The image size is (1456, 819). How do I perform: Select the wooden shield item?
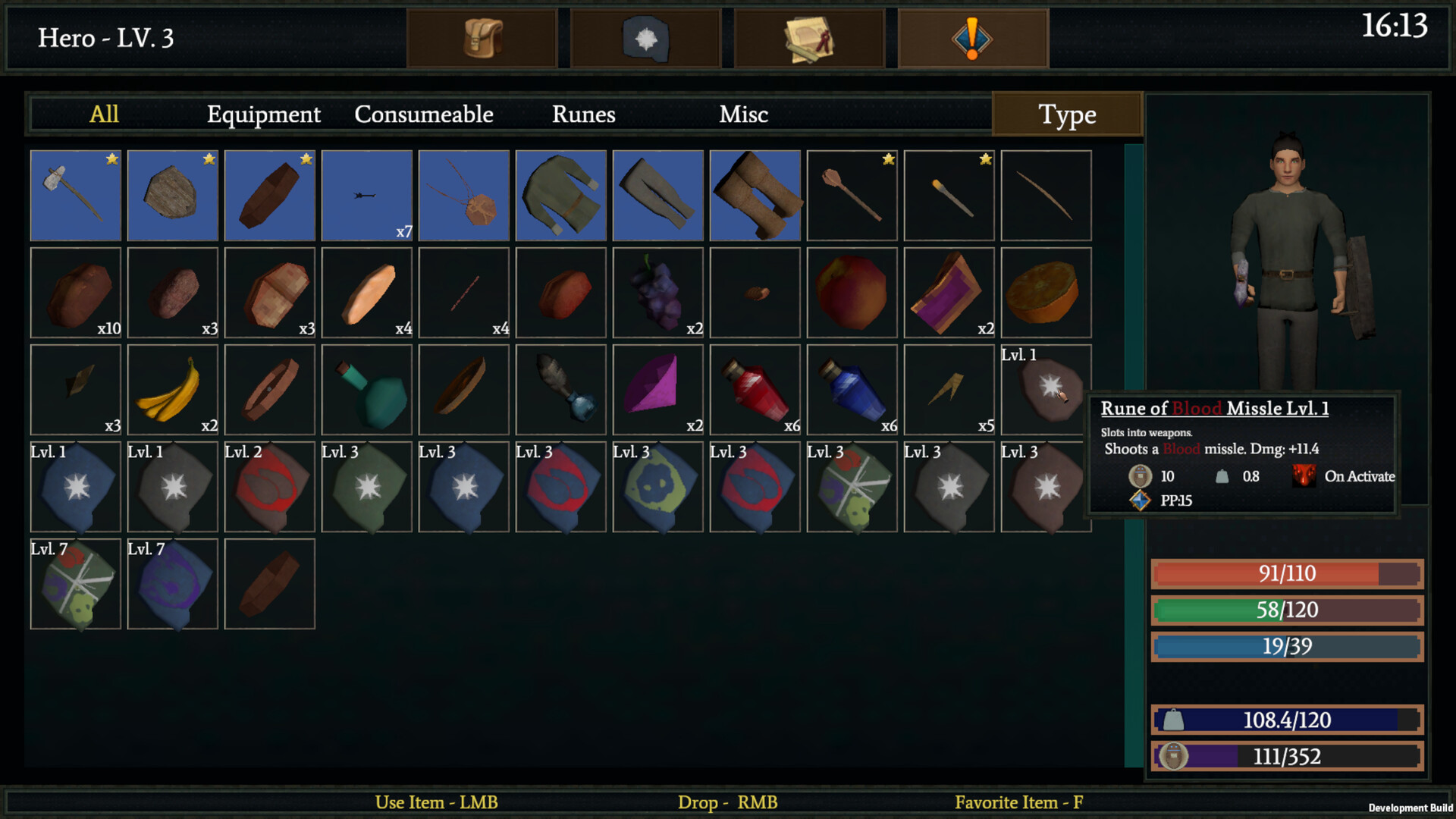(172, 195)
